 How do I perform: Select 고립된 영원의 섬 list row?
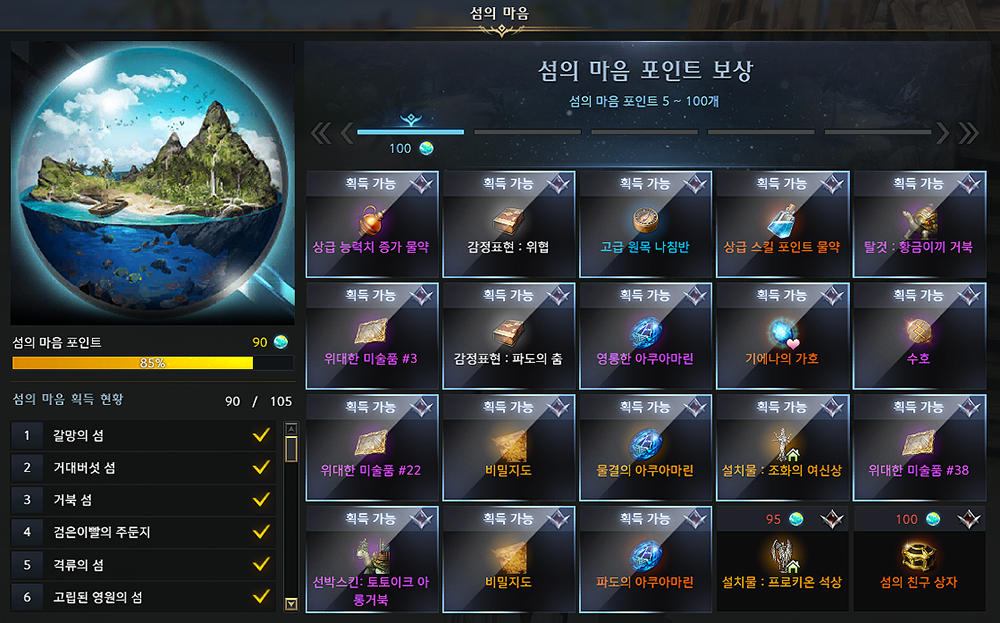143,597
